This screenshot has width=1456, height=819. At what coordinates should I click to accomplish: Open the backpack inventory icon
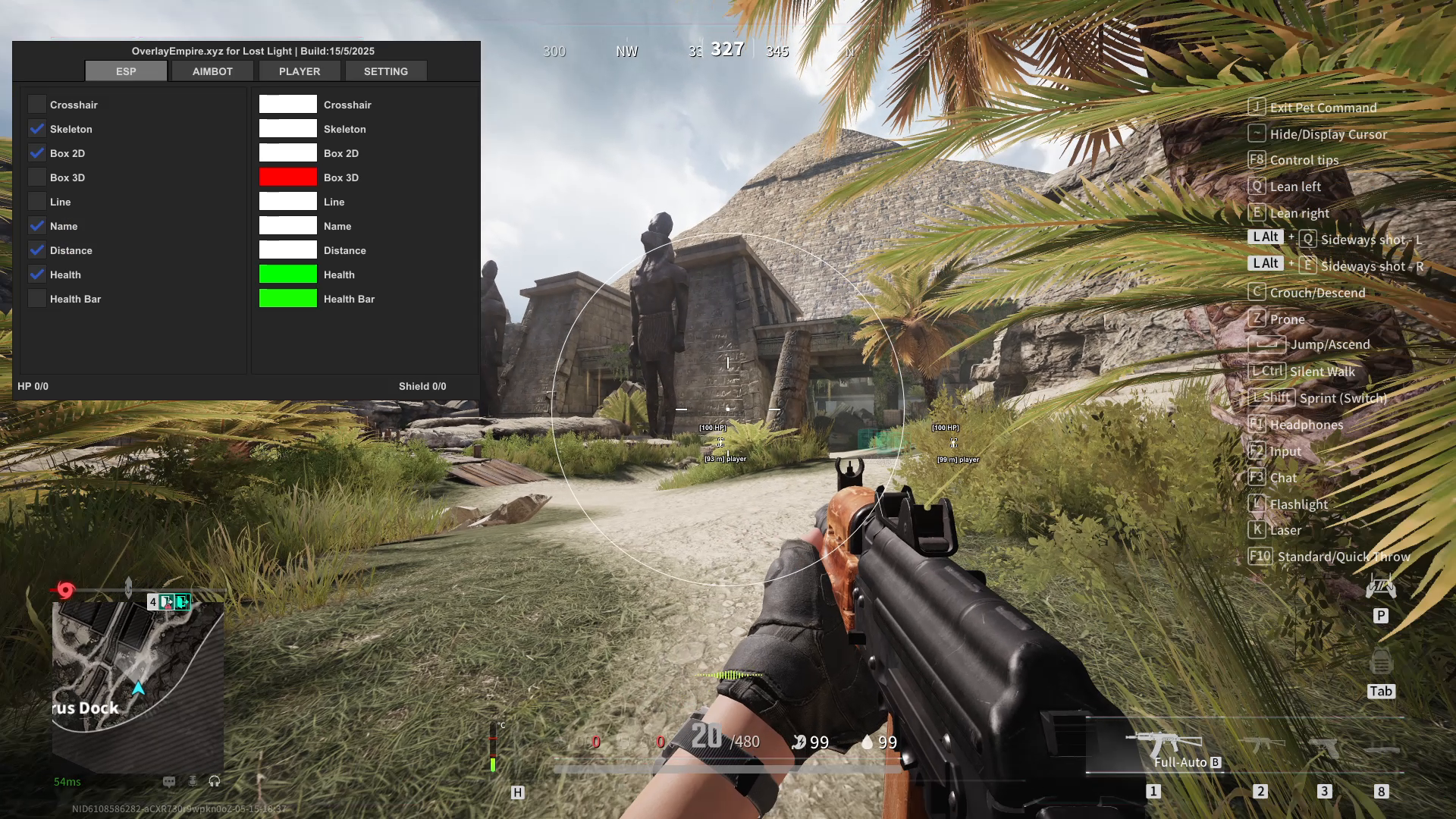pos(1381,664)
